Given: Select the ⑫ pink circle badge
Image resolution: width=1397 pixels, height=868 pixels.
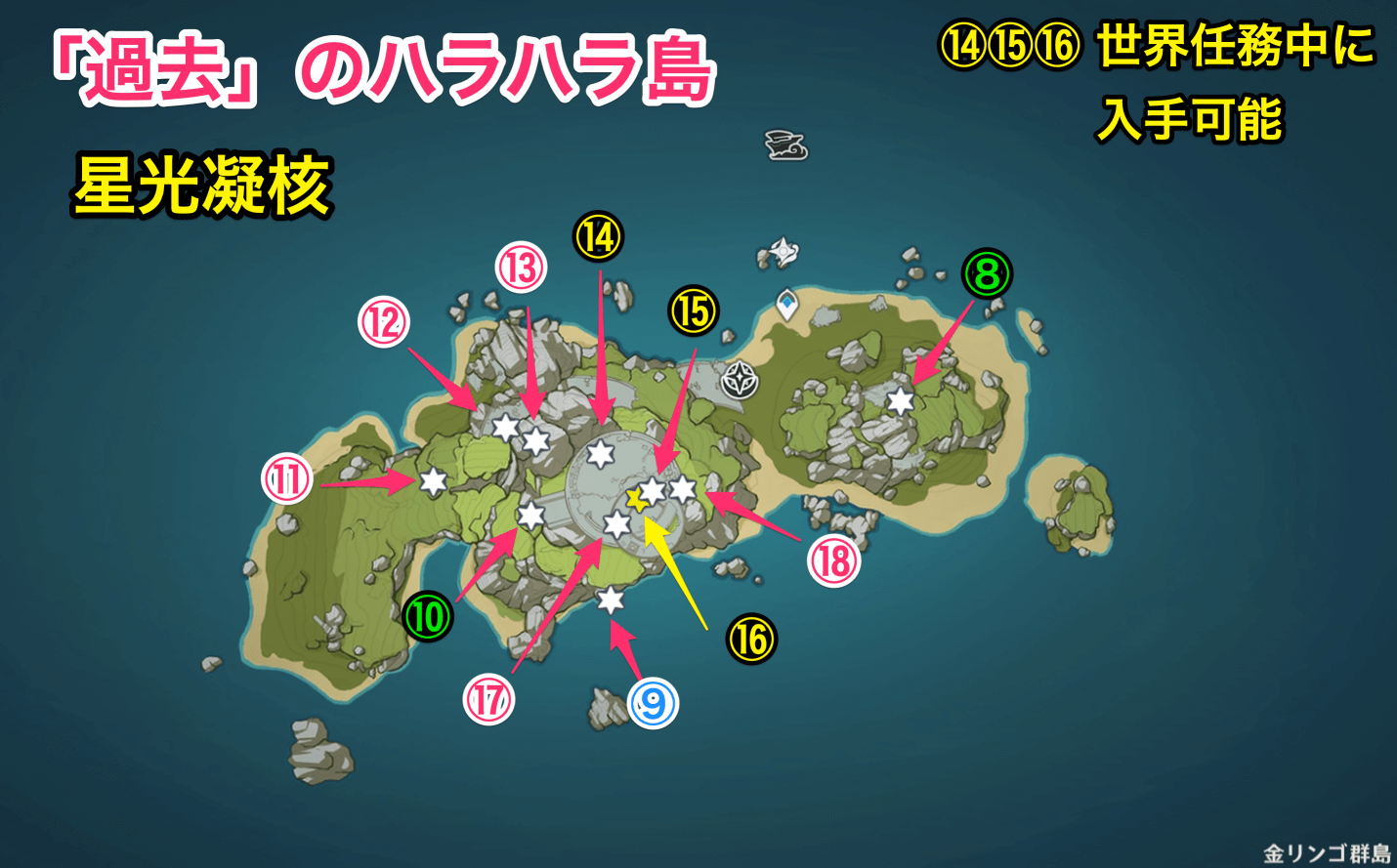Looking at the screenshot, I should (x=383, y=320).
